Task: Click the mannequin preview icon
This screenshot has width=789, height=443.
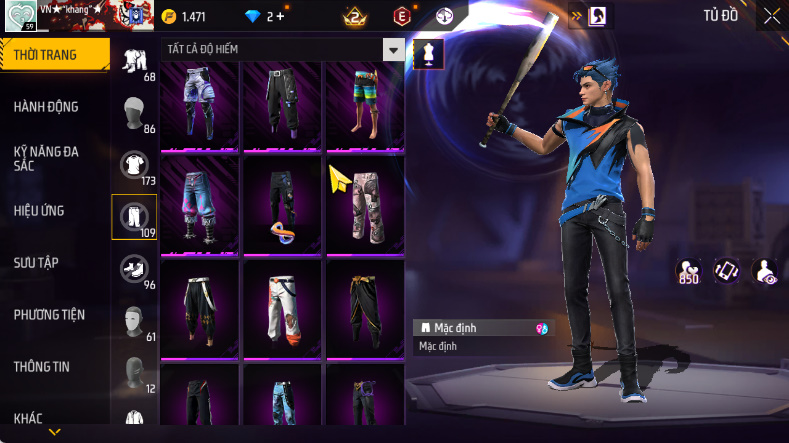Action: click(x=429, y=54)
